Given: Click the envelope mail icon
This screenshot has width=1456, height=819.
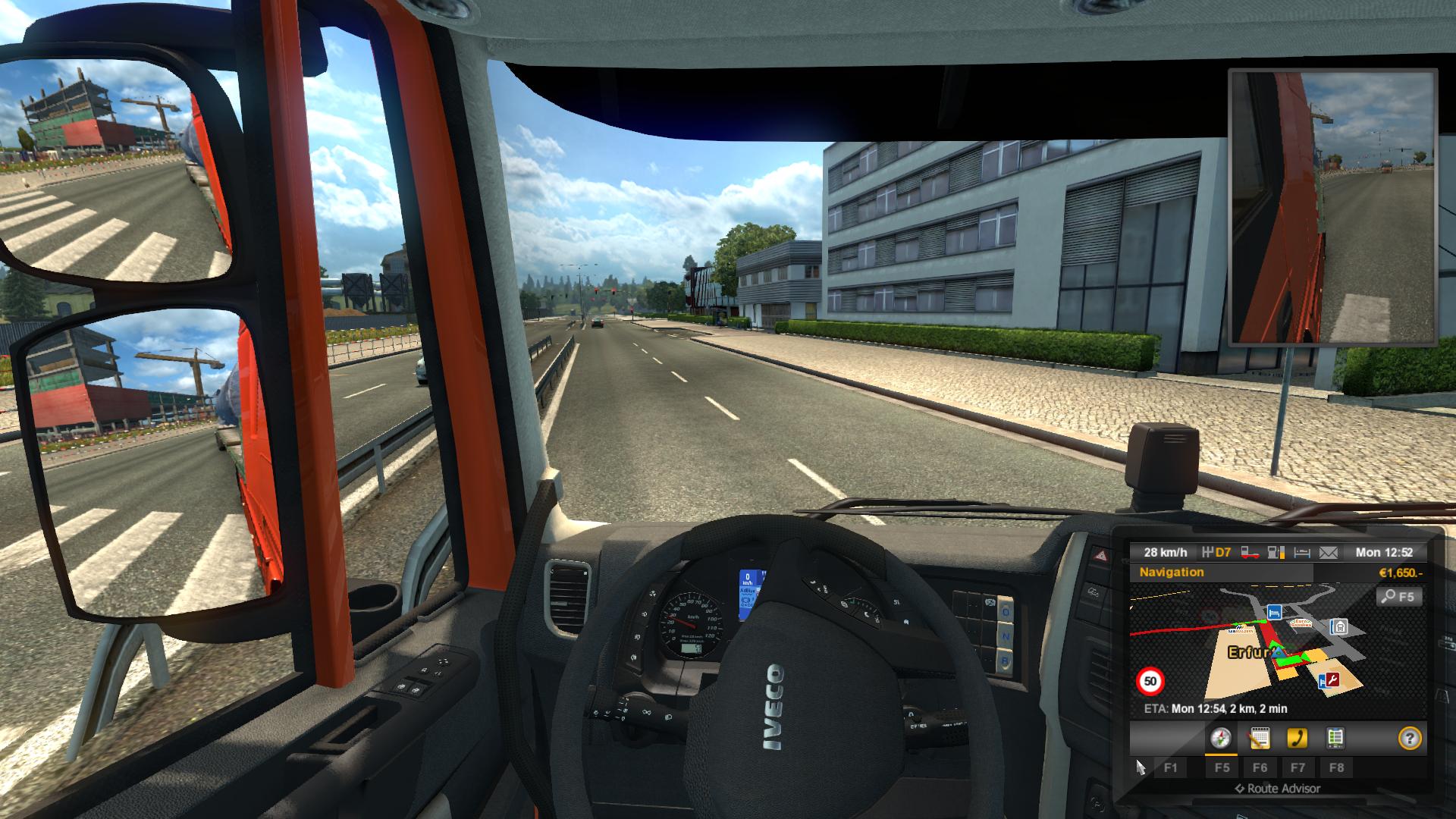Looking at the screenshot, I should point(1328,553).
